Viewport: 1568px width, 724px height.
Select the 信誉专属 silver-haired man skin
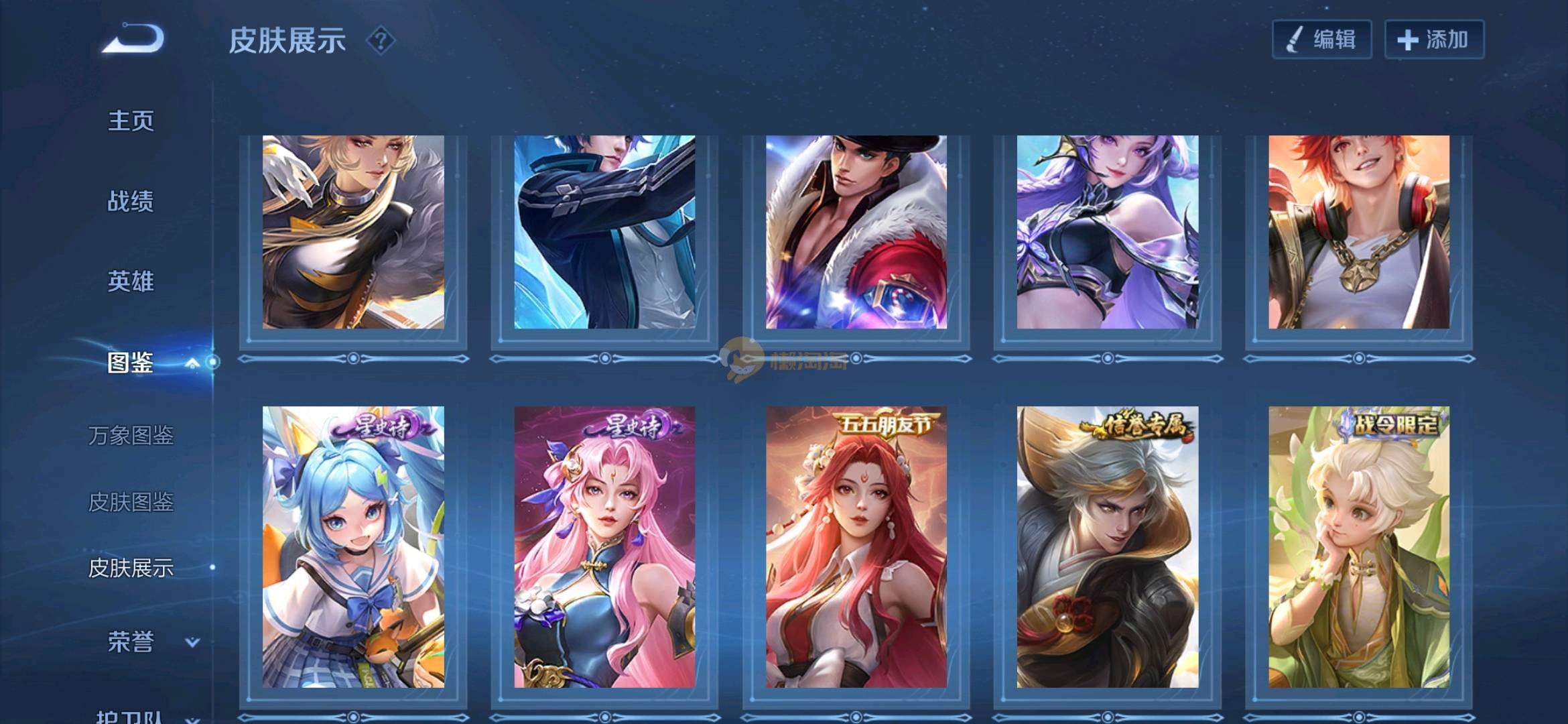click(1107, 546)
